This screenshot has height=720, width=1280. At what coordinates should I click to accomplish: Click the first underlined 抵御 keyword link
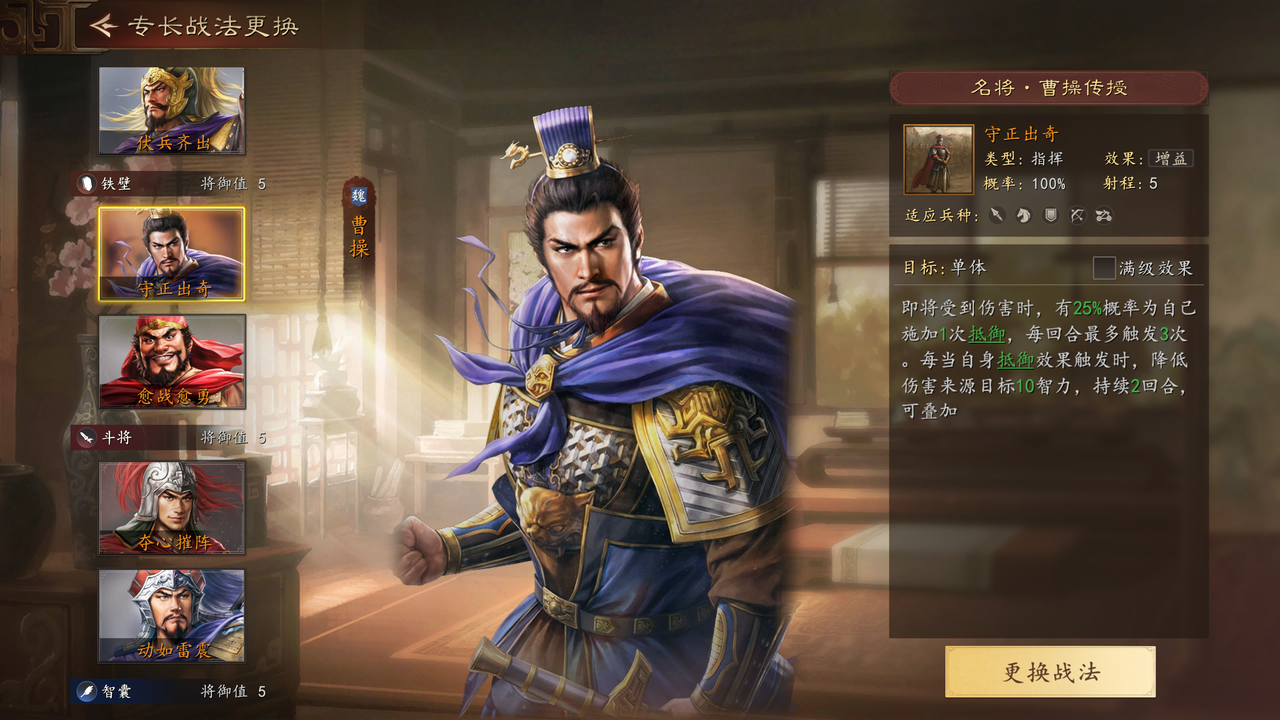[x=987, y=334]
